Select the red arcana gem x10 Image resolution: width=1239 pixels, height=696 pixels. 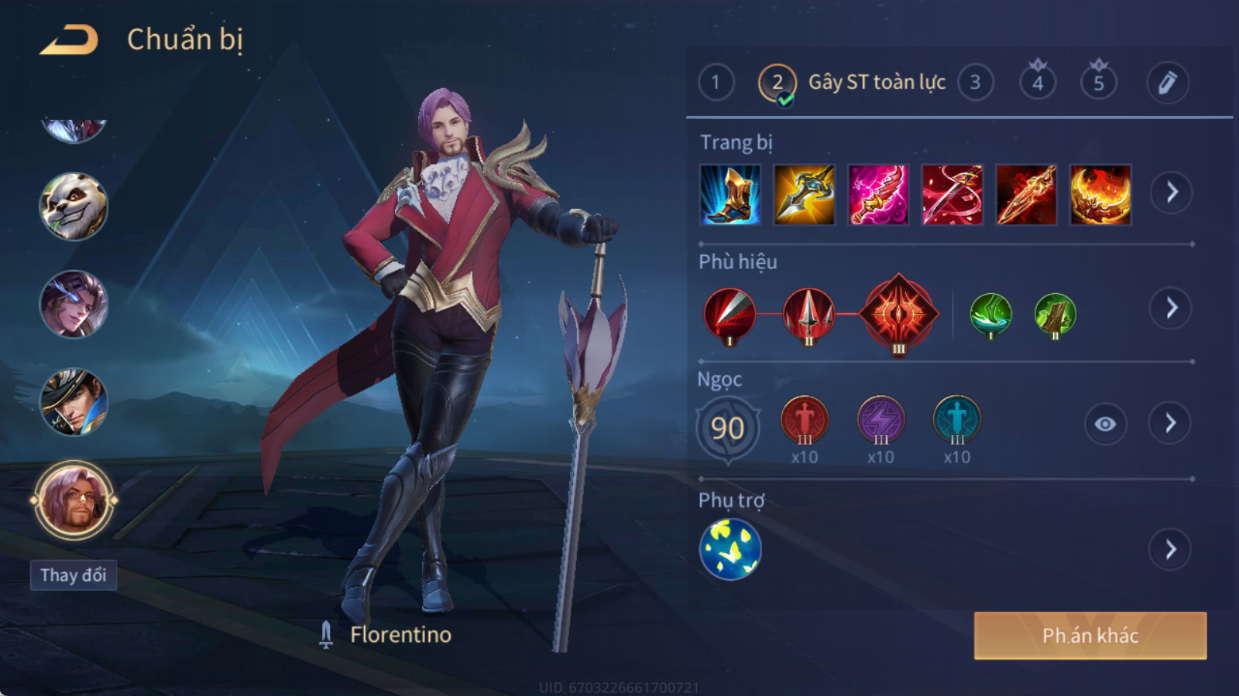point(804,421)
